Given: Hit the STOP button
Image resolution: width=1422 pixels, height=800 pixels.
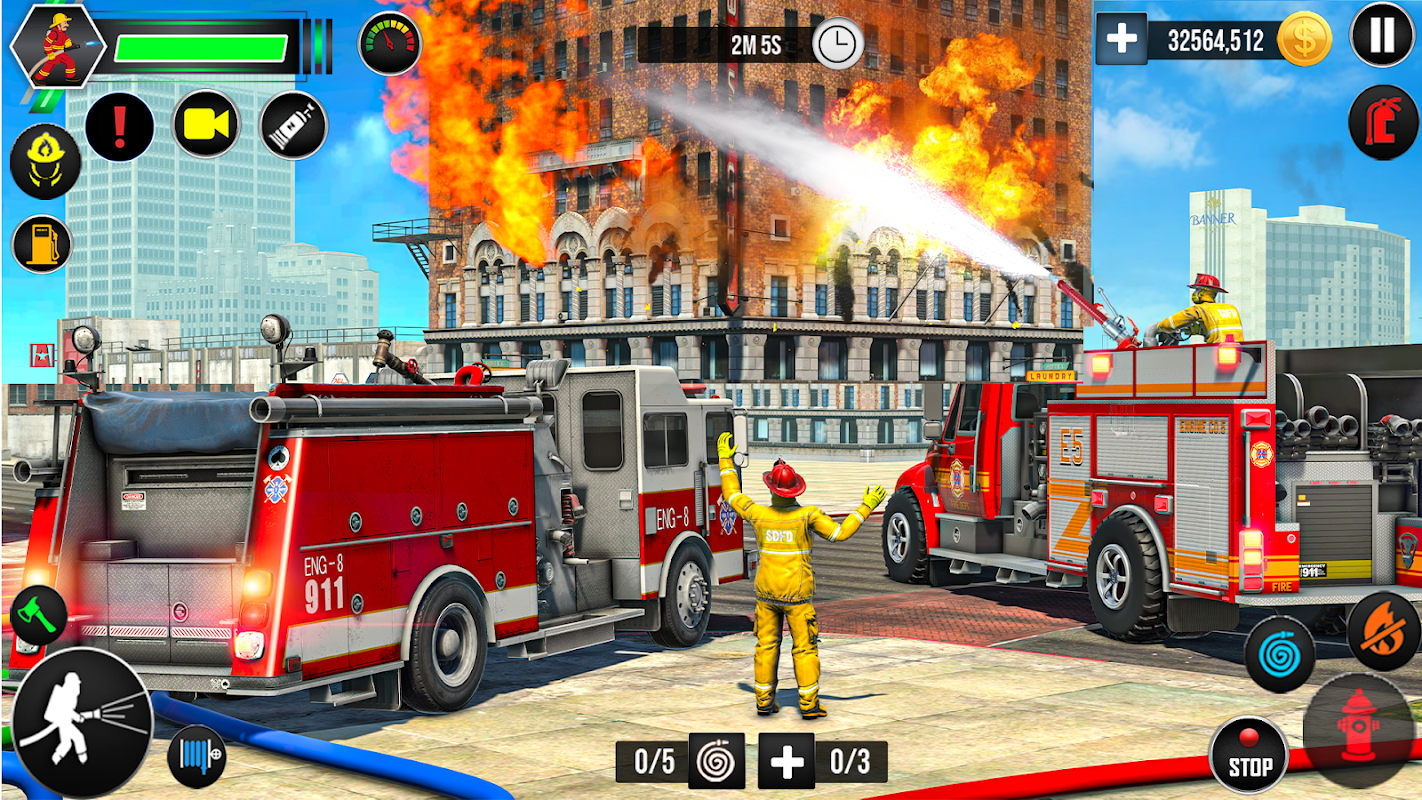Looking at the screenshot, I should coord(1248,755).
